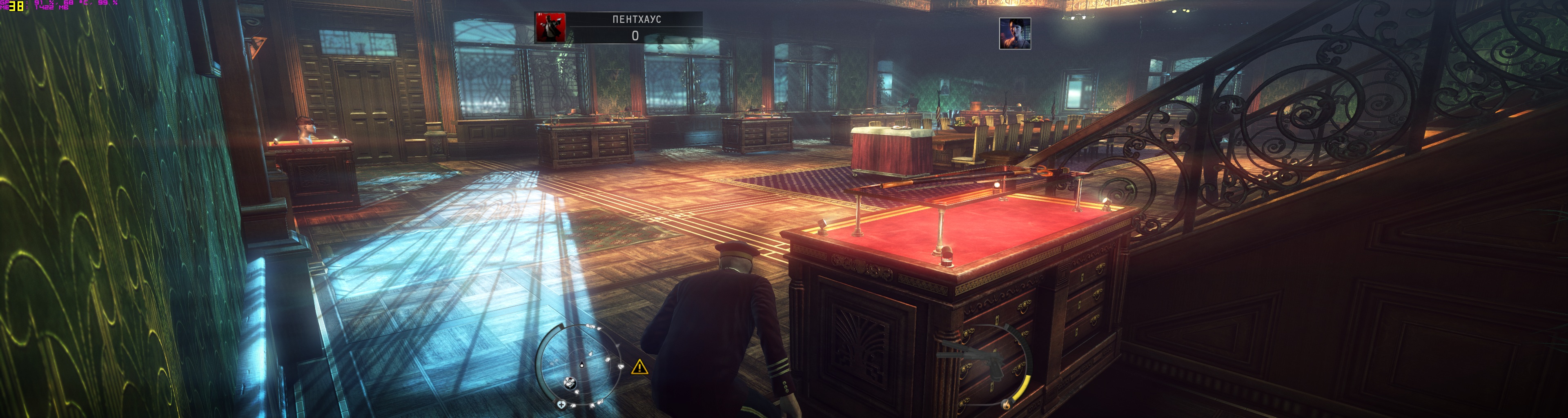Click the yellow warning triangle icon
This screenshot has height=418, width=1568.
[639, 367]
